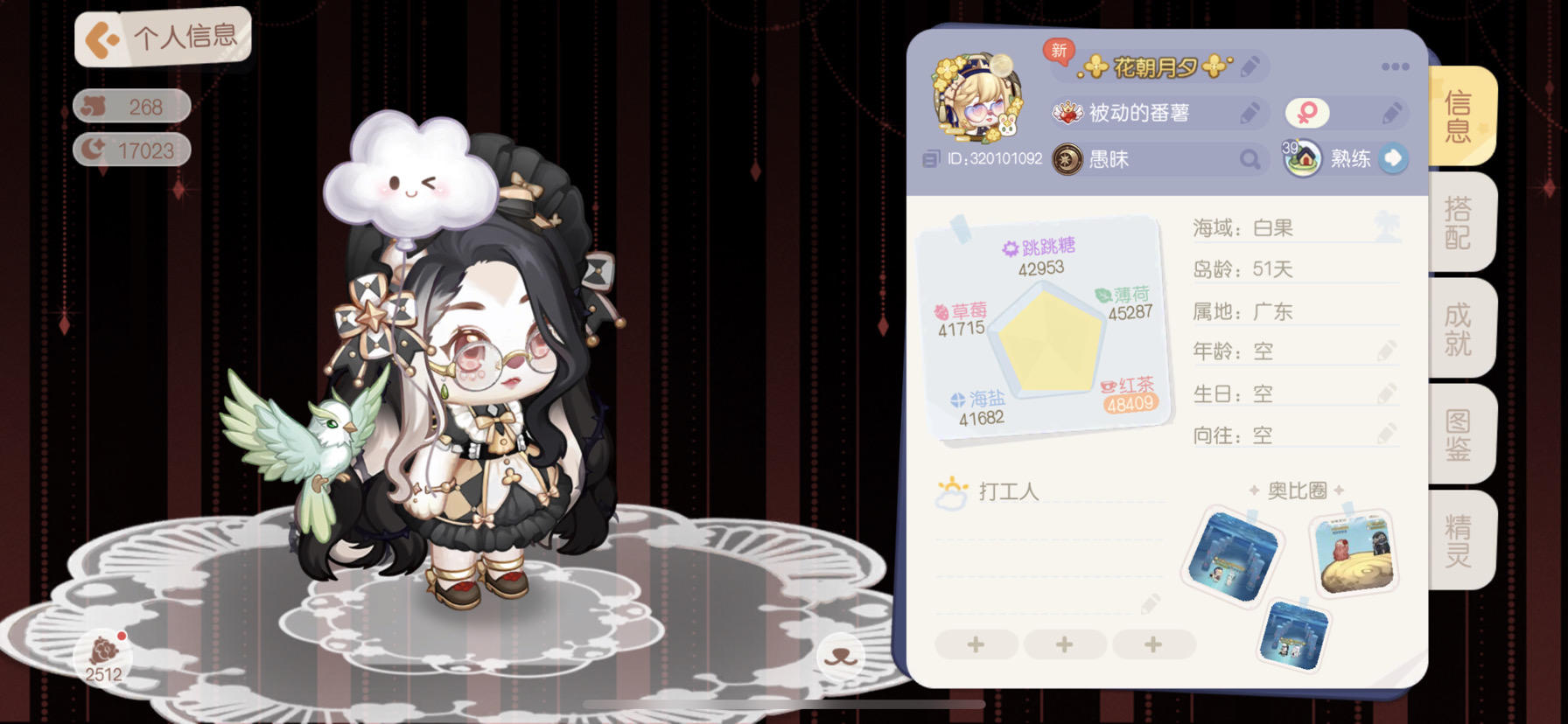Open search next to the 愚昧 title
The width and height of the screenshot is (1568, 724).
coord(1249,159)
